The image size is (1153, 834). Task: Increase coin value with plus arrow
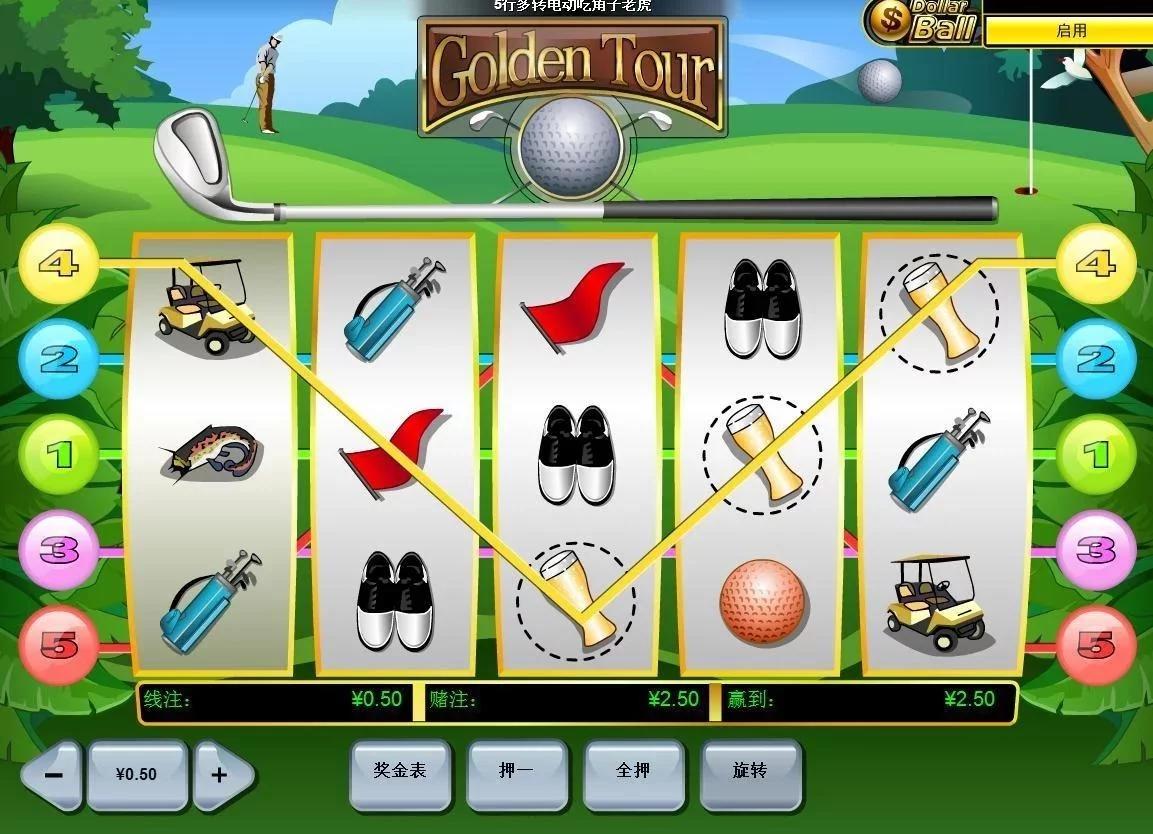coord(221,775)
